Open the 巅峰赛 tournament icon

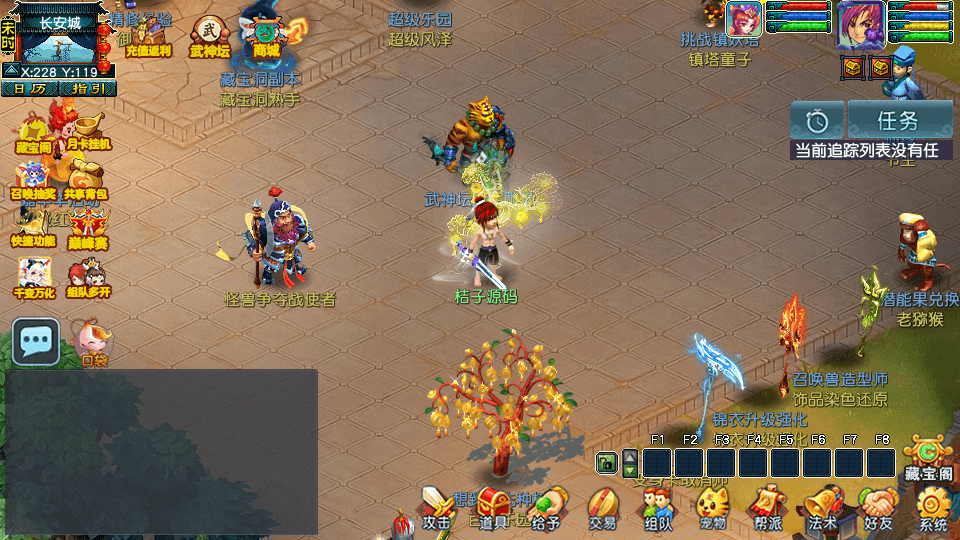click(x=88, y=228)
